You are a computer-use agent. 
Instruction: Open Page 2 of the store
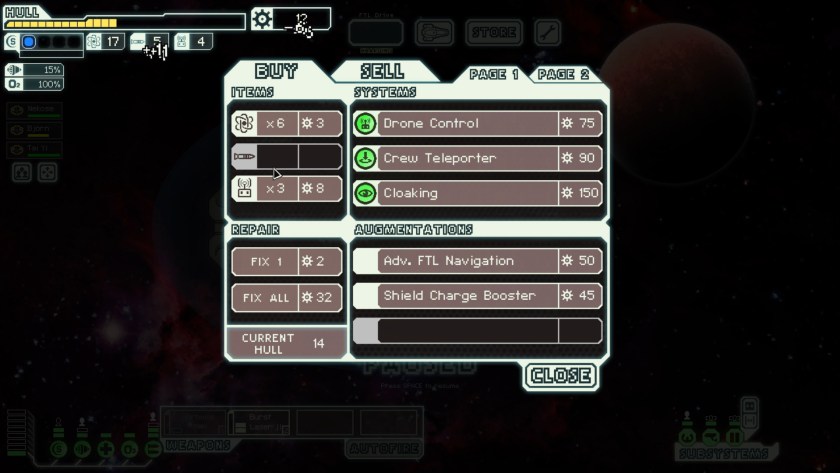pyautogui.click(x=563, y=75)
